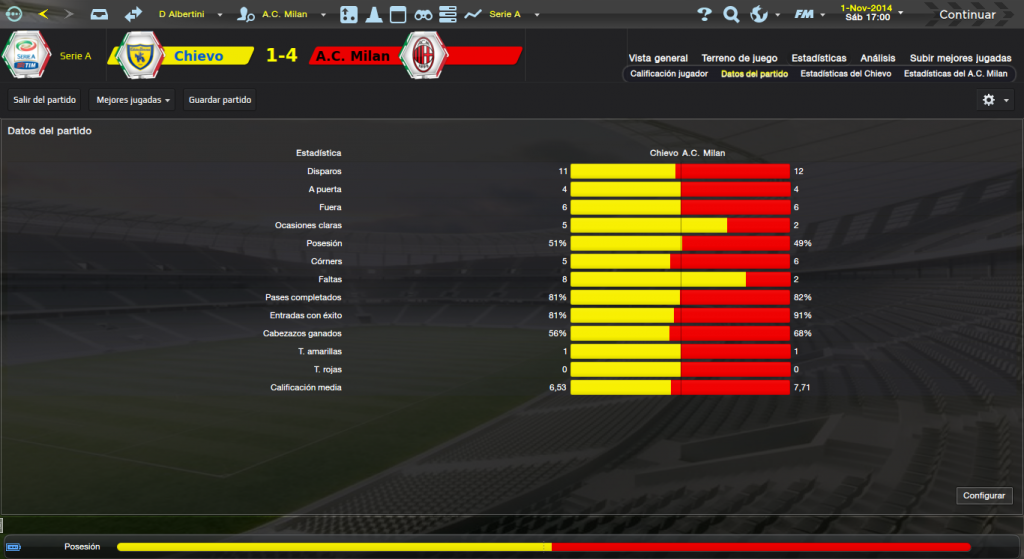Show the Terreno de juego tab
Screen dimensions: 1024x559
tap(739, 58)
